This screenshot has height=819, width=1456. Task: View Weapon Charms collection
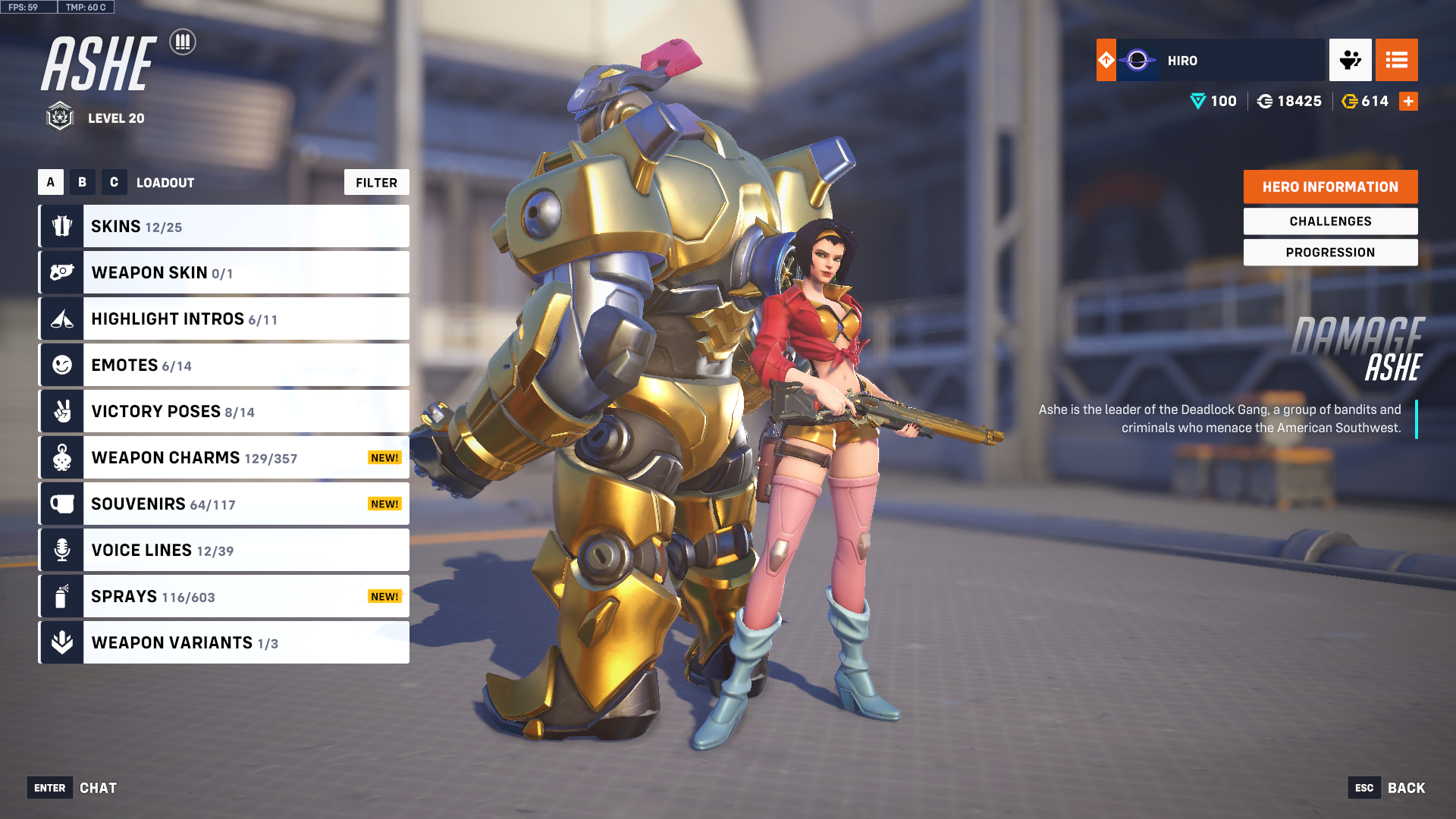tap(224, 458)
